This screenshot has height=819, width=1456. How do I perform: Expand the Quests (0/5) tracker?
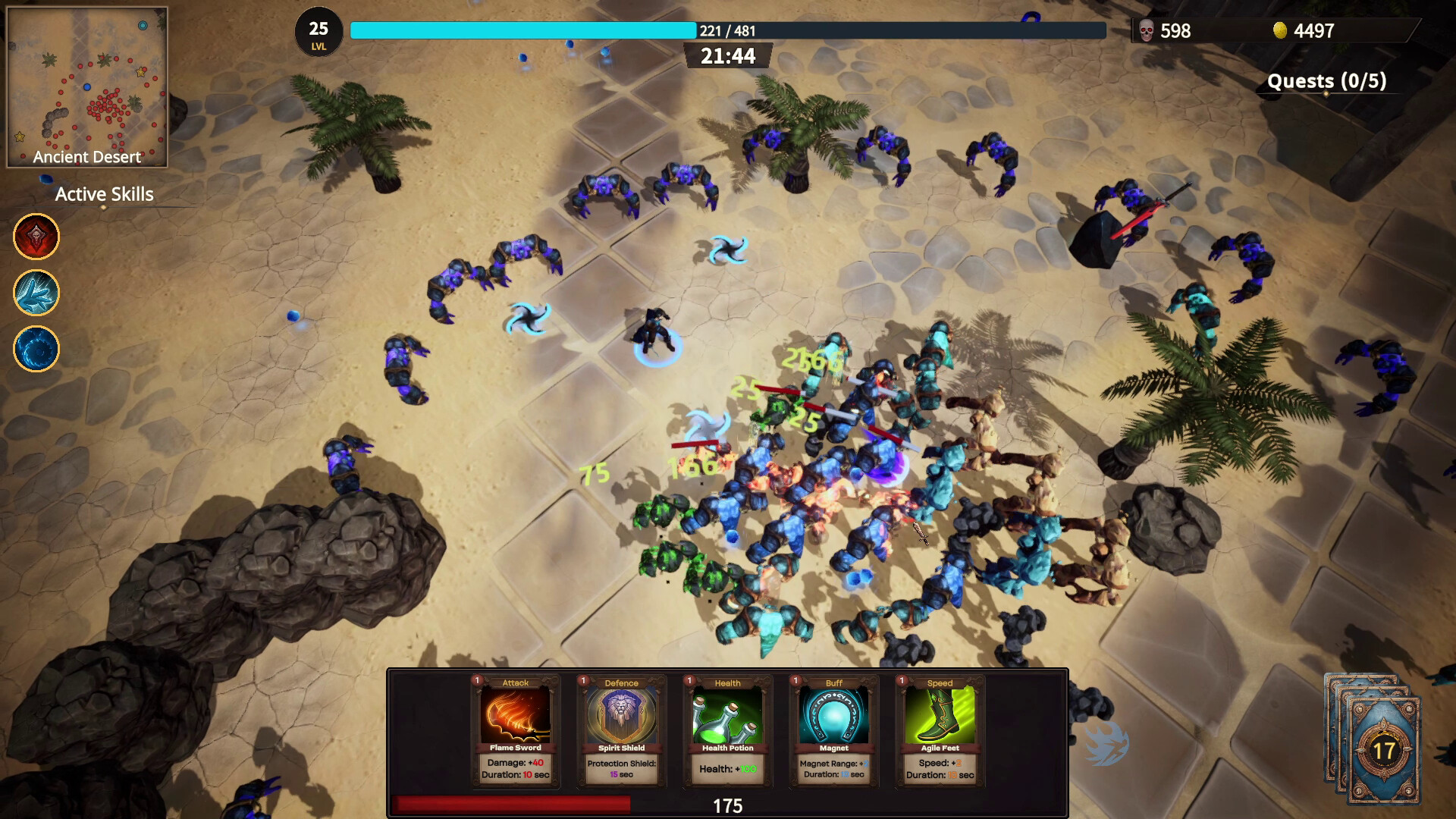(x=1326, y=81)
